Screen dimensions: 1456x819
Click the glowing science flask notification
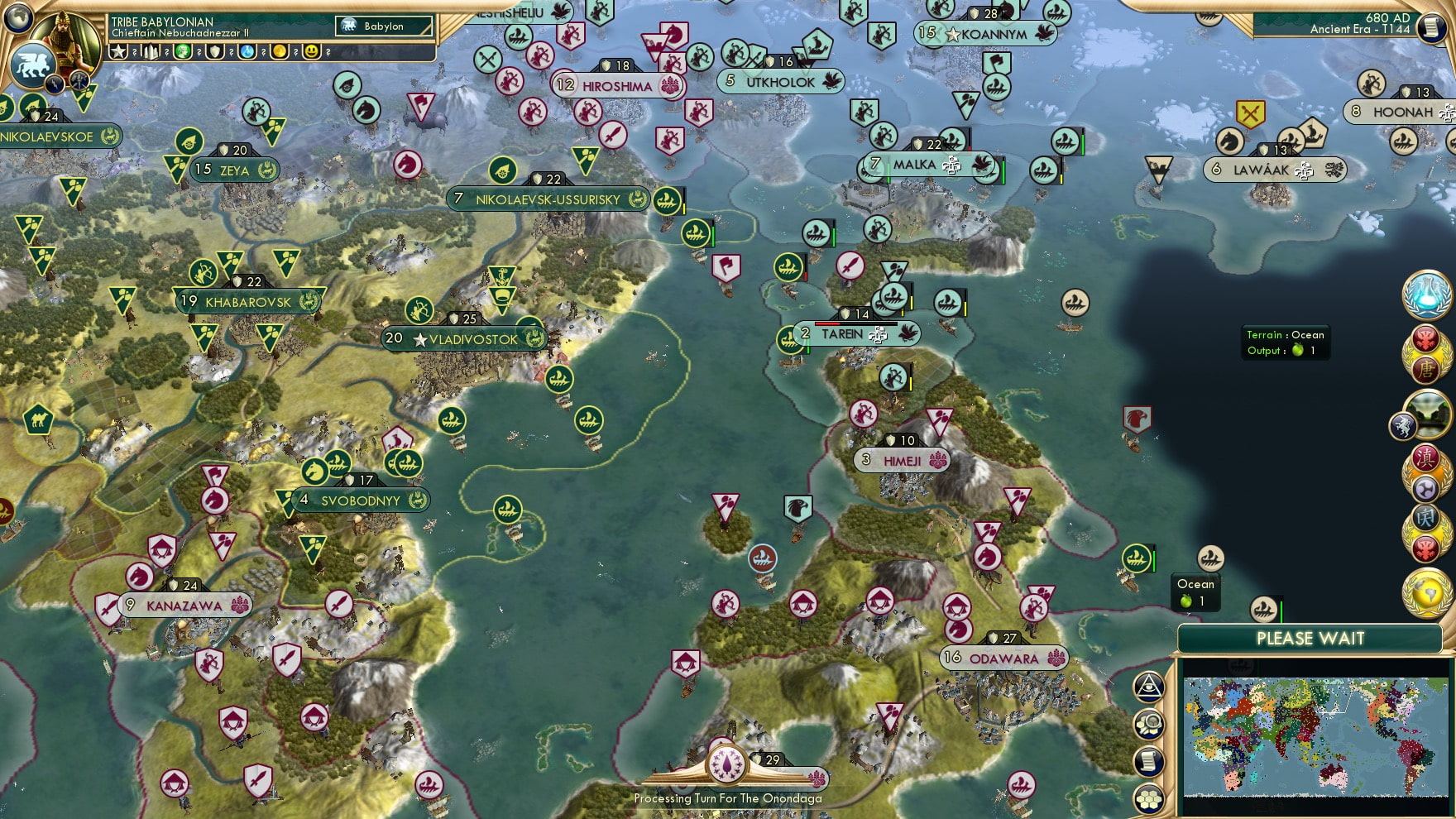(1427, 295)
